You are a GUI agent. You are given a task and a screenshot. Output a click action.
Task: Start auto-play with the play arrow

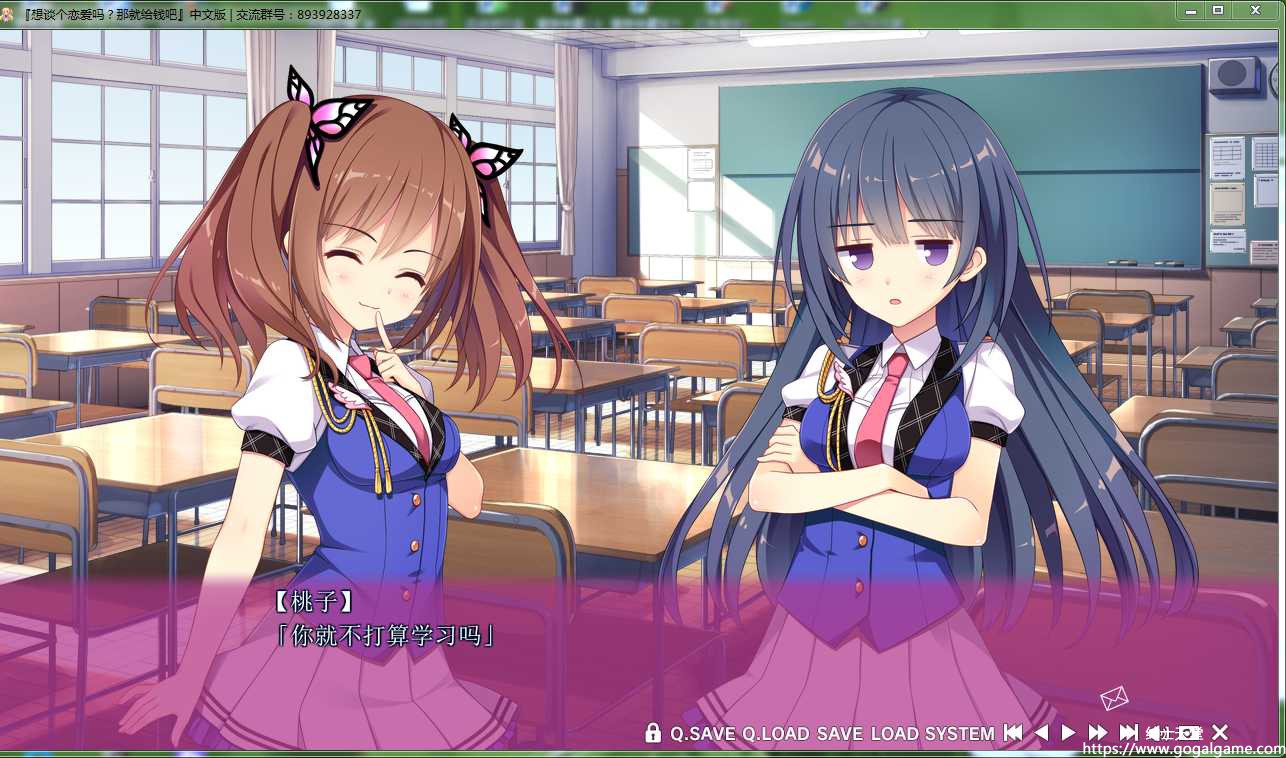point(1068,733)
